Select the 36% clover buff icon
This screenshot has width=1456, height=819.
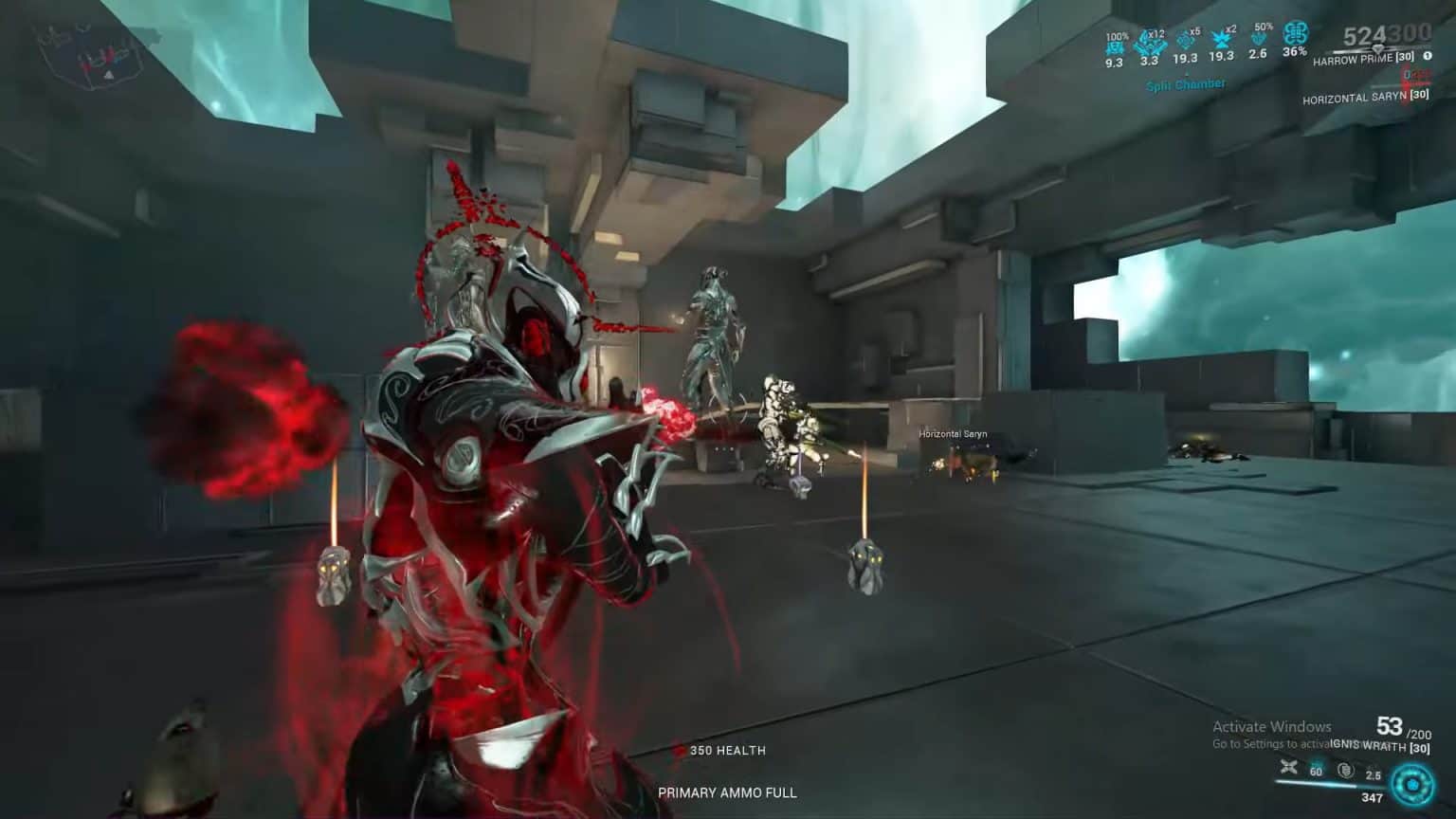[1295, 36]
